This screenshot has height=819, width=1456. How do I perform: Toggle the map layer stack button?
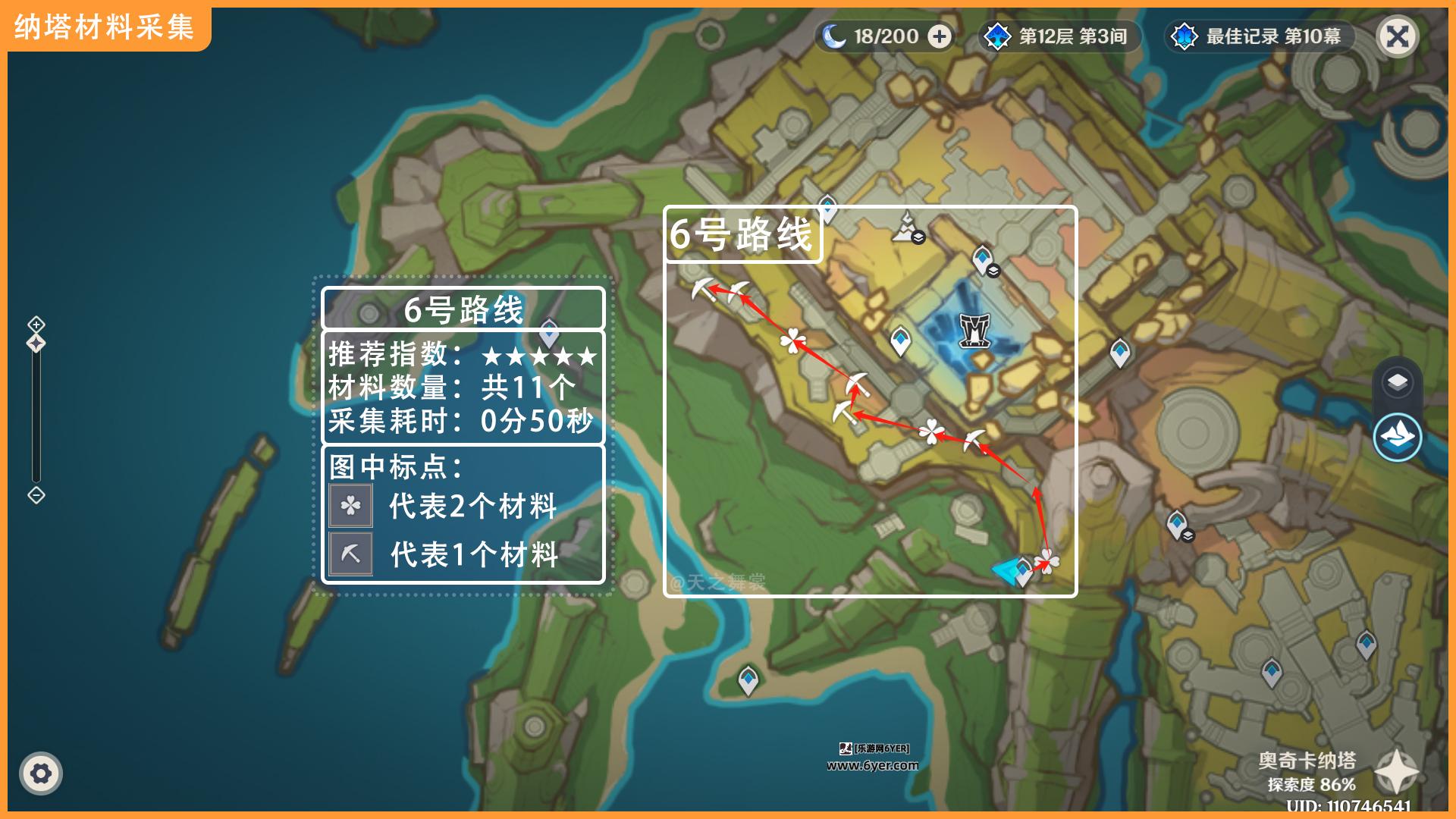tap(1397, 382)
